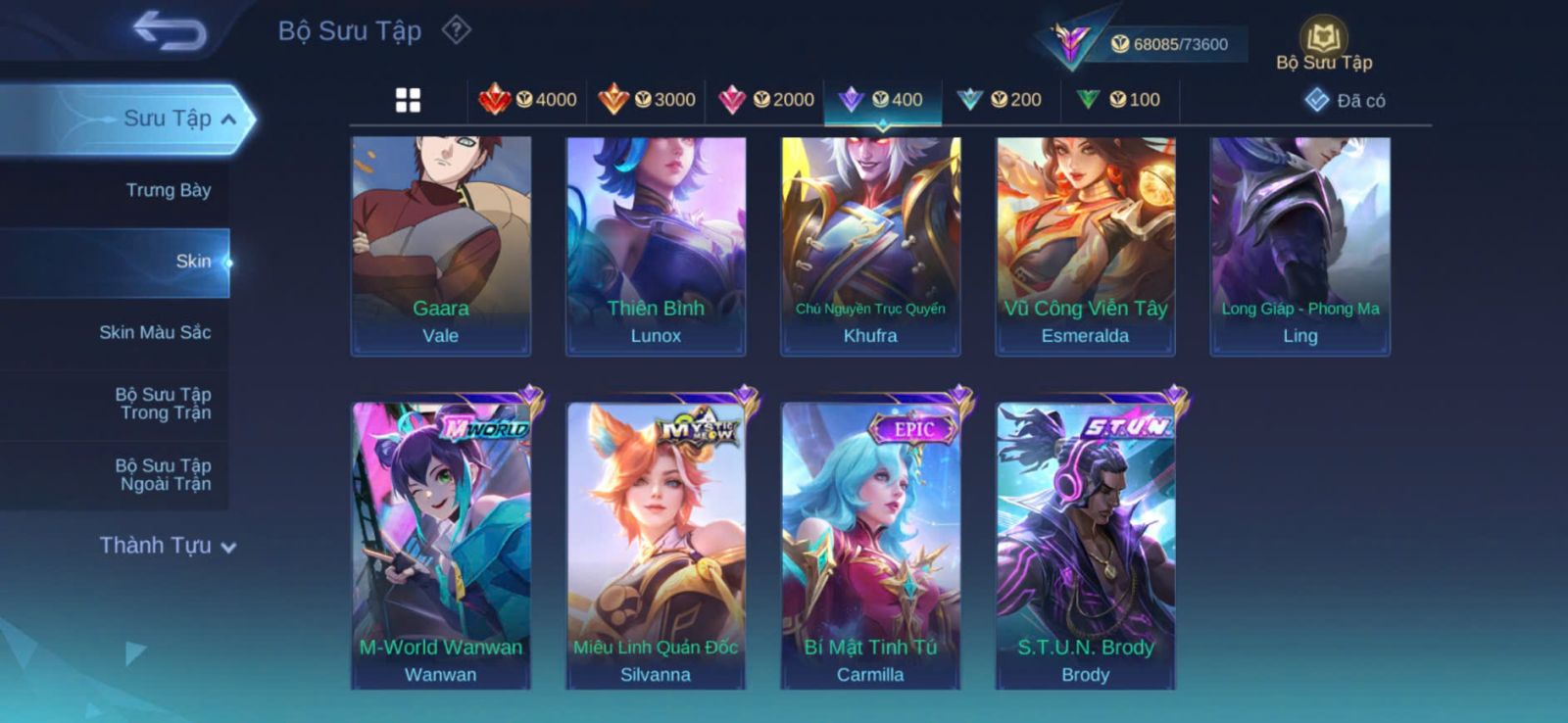Viewport: 1568px width, 723px height.
Task: Switch to the 3000 points tier tab
Action: click(x=647, y=100)
